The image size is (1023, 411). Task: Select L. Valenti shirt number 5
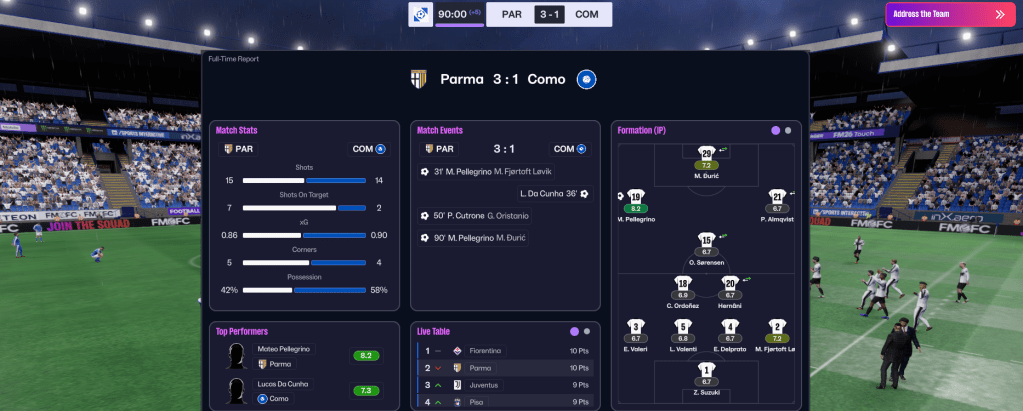tap(683, 327)
